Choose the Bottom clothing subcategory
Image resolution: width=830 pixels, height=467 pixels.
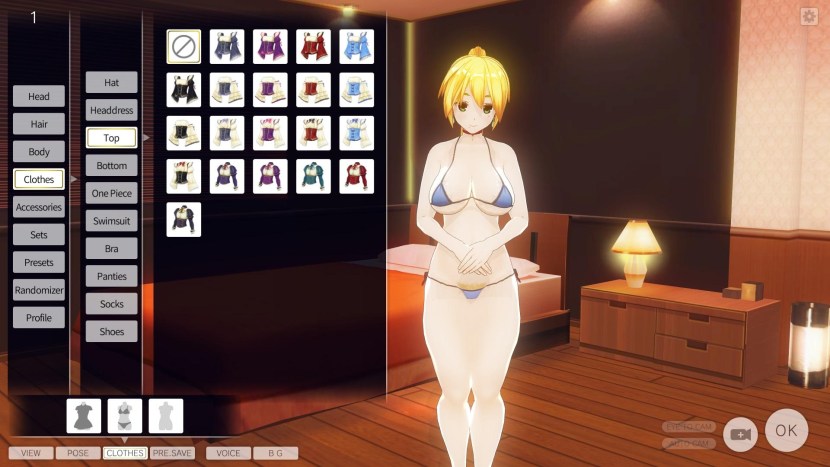click(111, 166)
